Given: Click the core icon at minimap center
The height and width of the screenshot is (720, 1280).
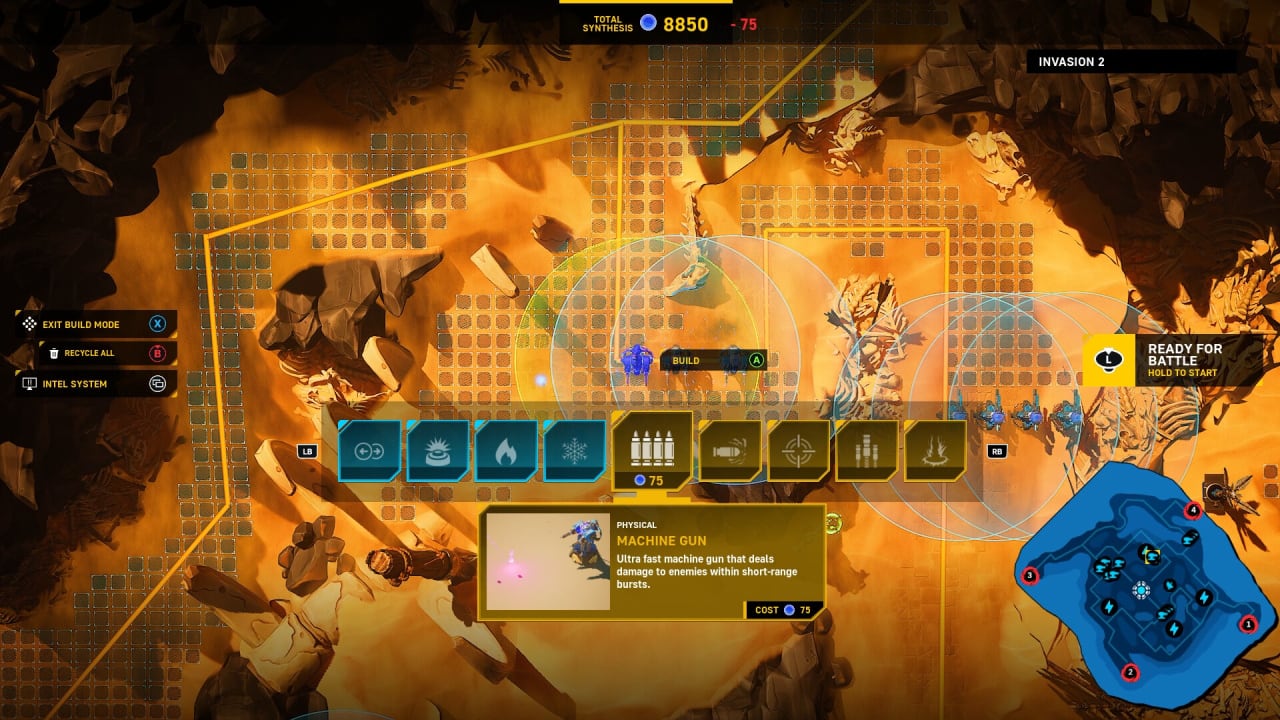Looking at the screenshot, I should pyautogui.click(x=1141, y=590).
